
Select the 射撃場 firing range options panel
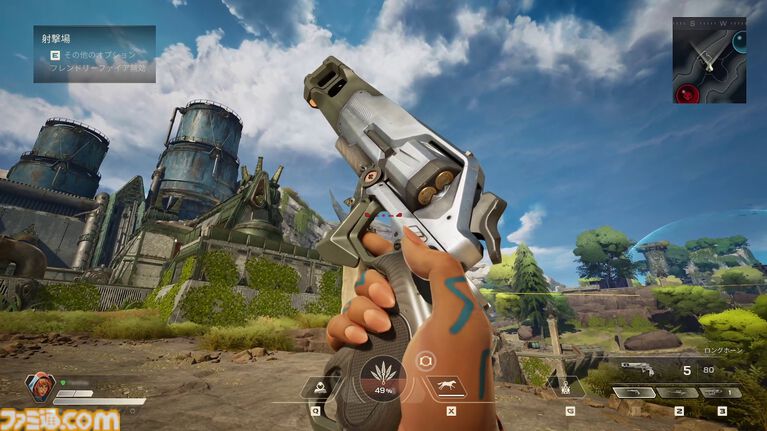point(94,53)
